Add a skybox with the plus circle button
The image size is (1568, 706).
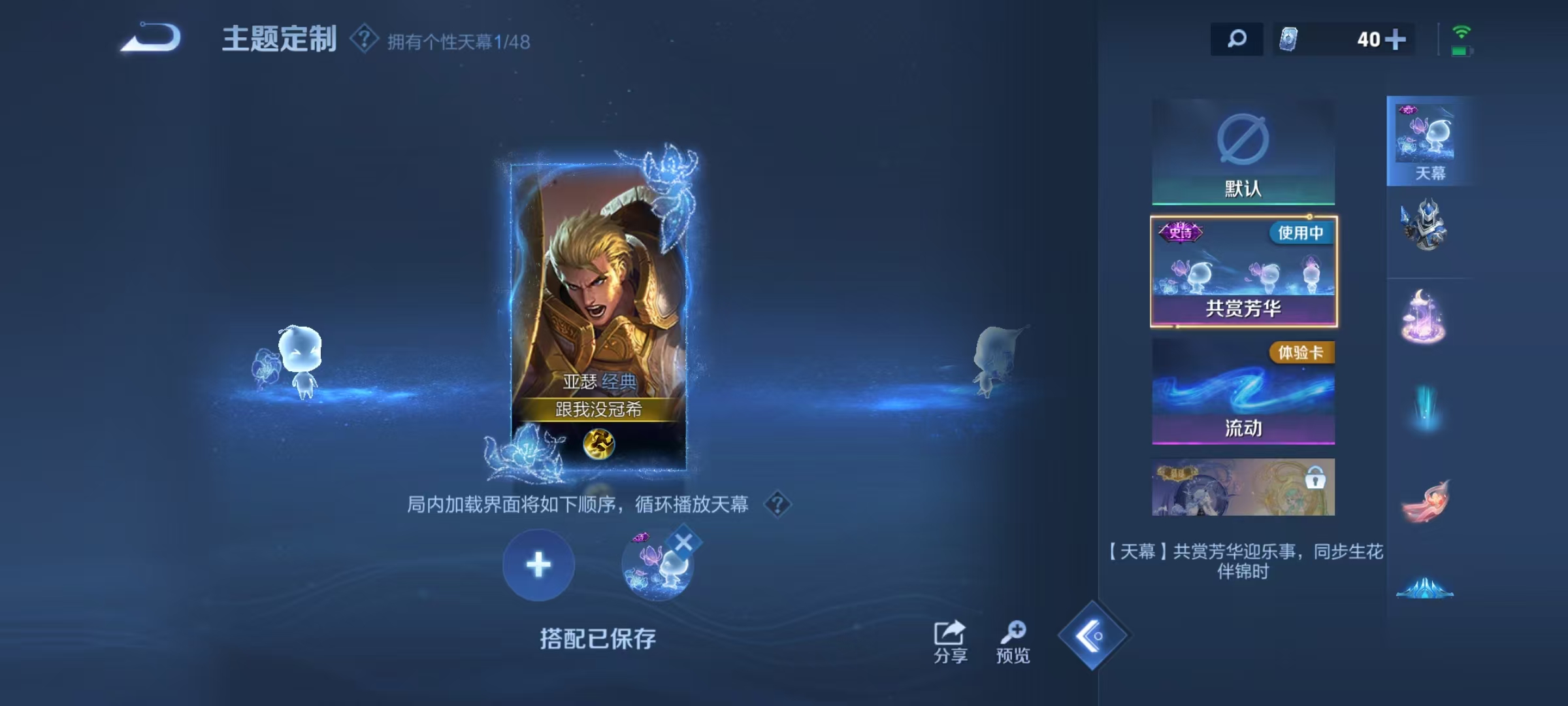click(538, 565)
